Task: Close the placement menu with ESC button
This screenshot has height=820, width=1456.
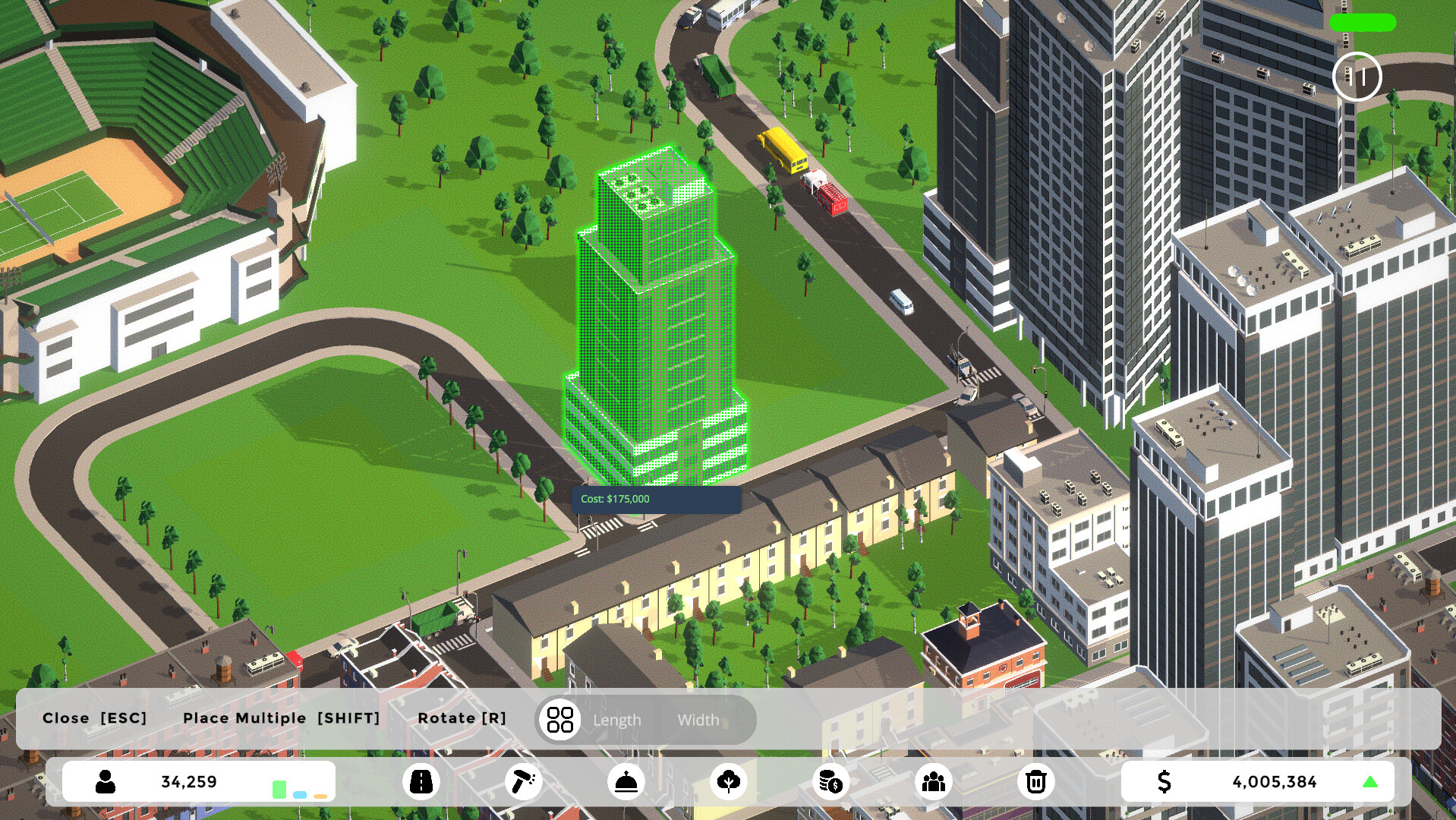Action: click(x=97, y=717)
